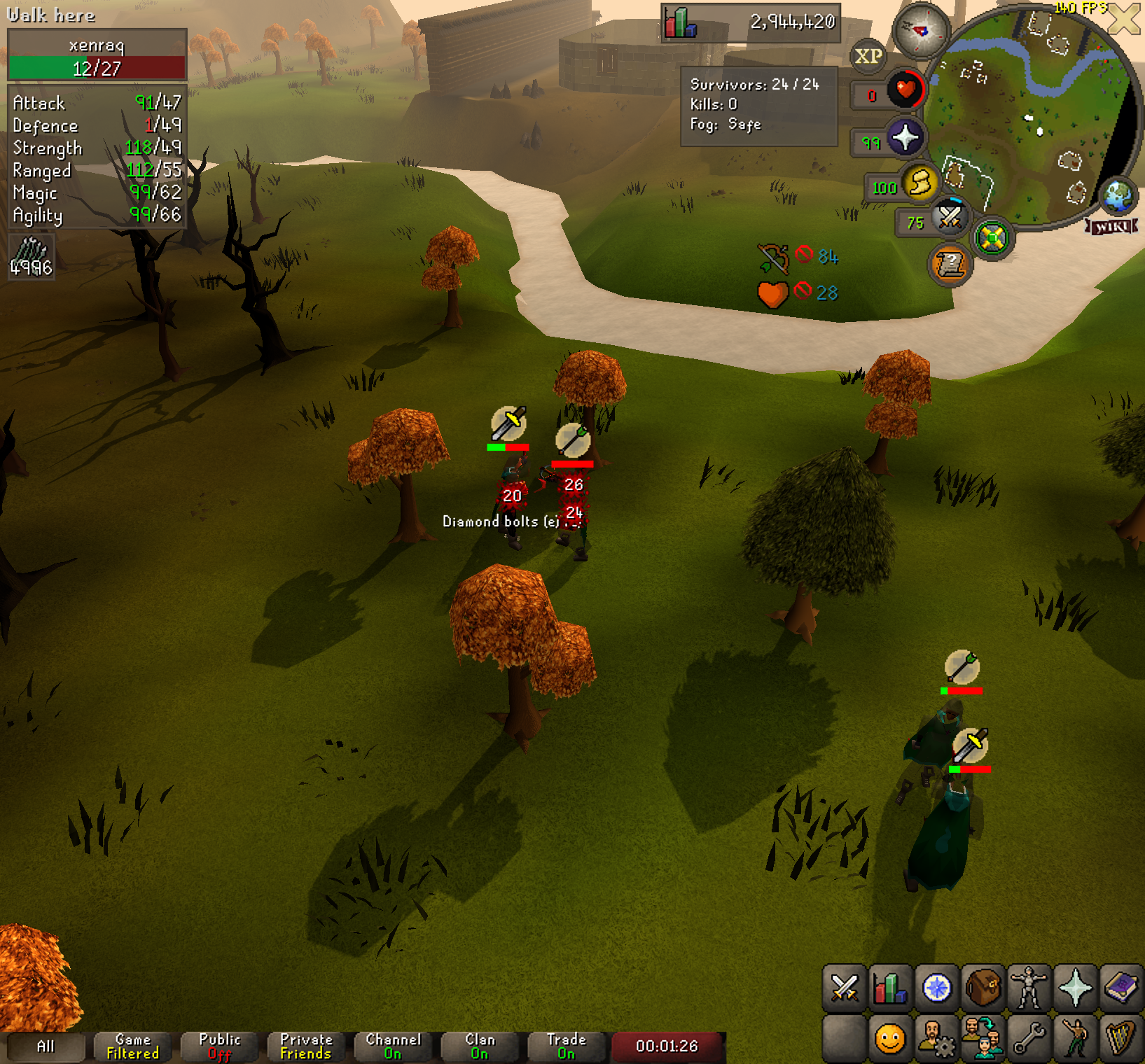
Task: Open the Skills bar chart tab
Action: pos(890,988)
